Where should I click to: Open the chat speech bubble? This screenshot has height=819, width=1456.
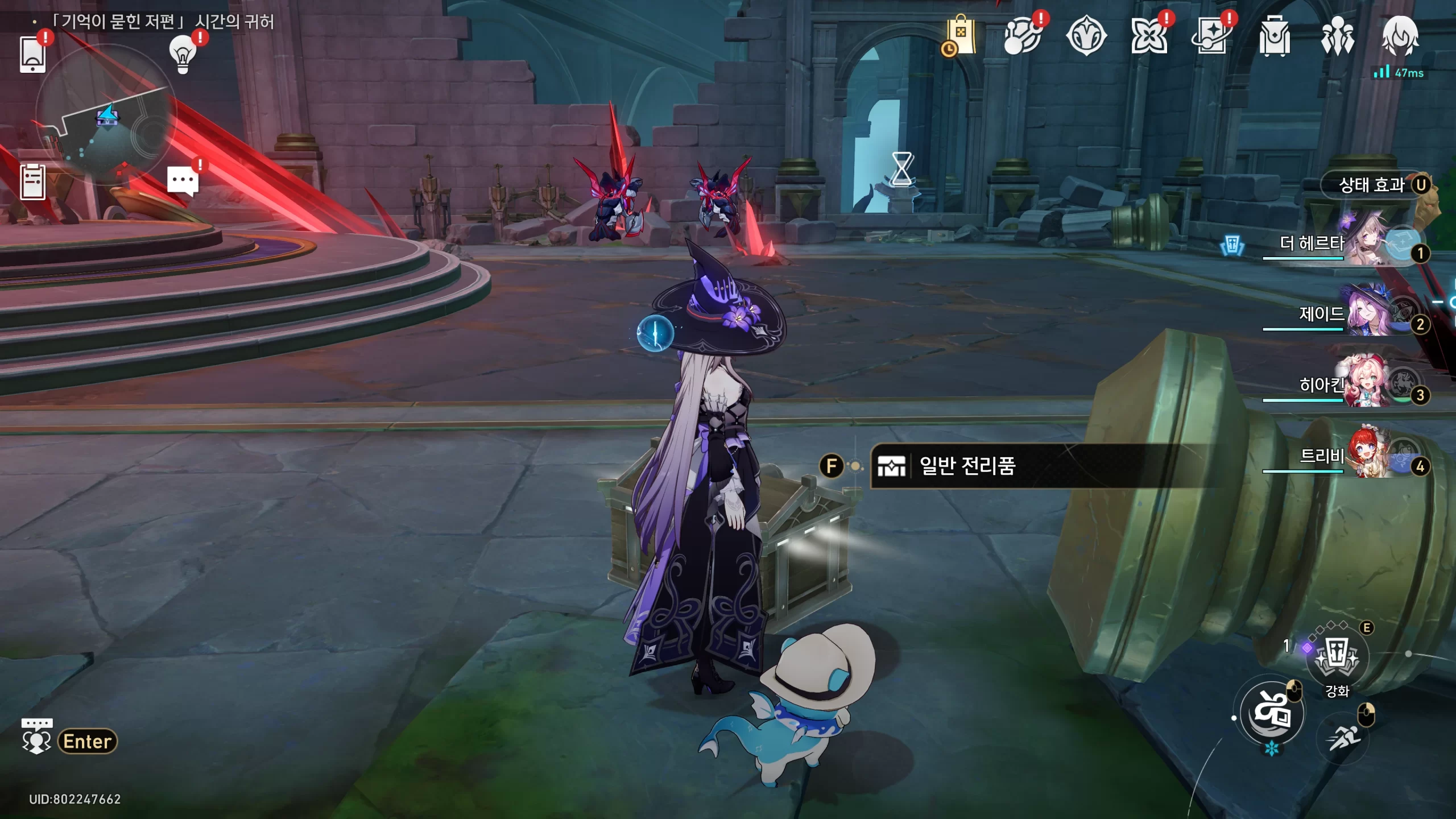(183, 182)
